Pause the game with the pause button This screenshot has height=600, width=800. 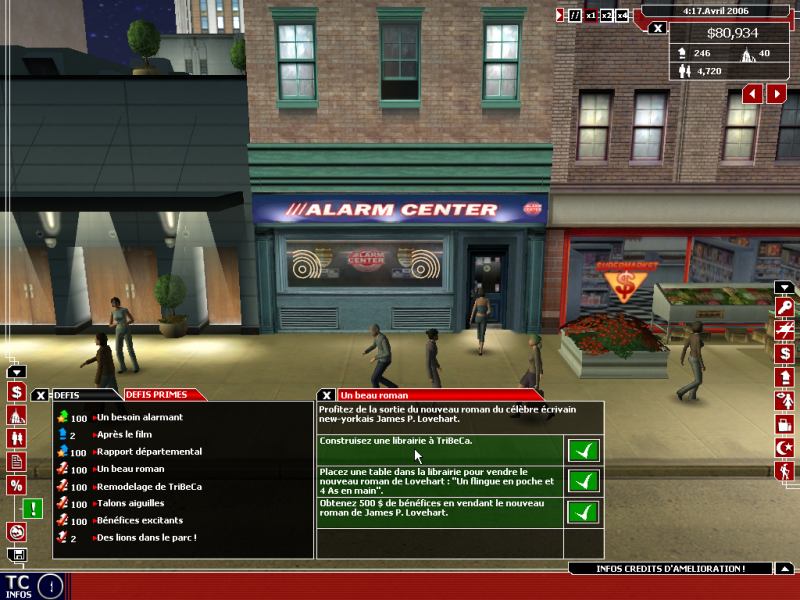(x=575, y=15)
